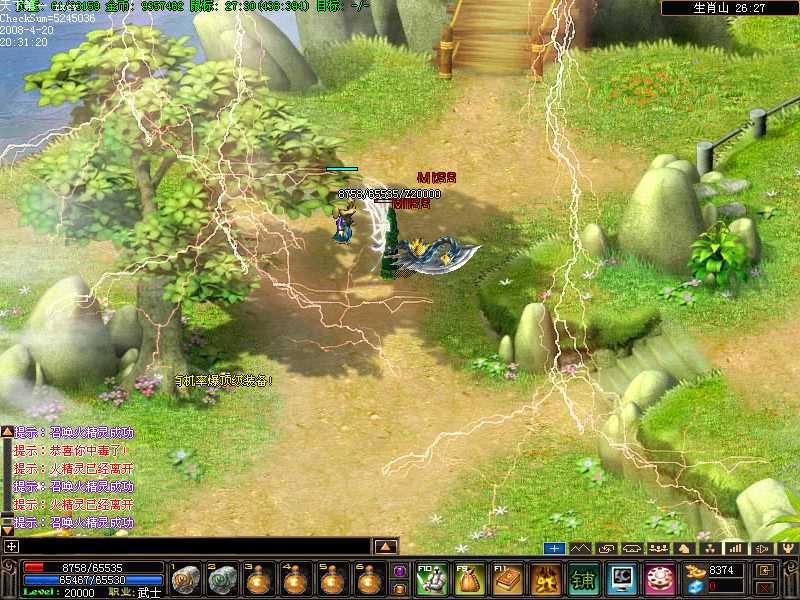Click the bar chart ranking icon
Screen dimensions: 800x600
tap(735, 548)
